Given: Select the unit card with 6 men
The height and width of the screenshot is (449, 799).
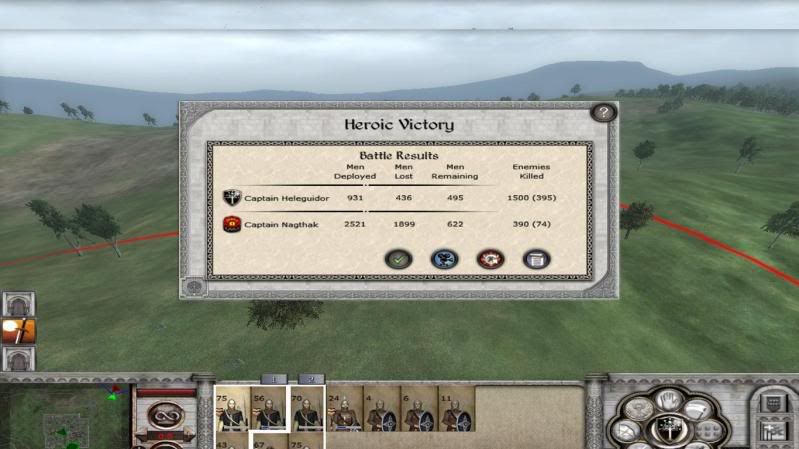Looking at the screenshot, I should [418, 410].
